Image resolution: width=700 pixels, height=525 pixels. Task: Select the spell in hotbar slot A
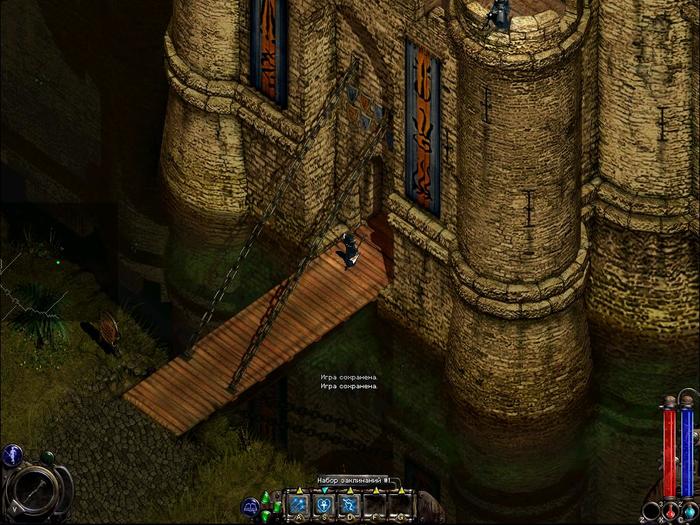coord(301,505)
